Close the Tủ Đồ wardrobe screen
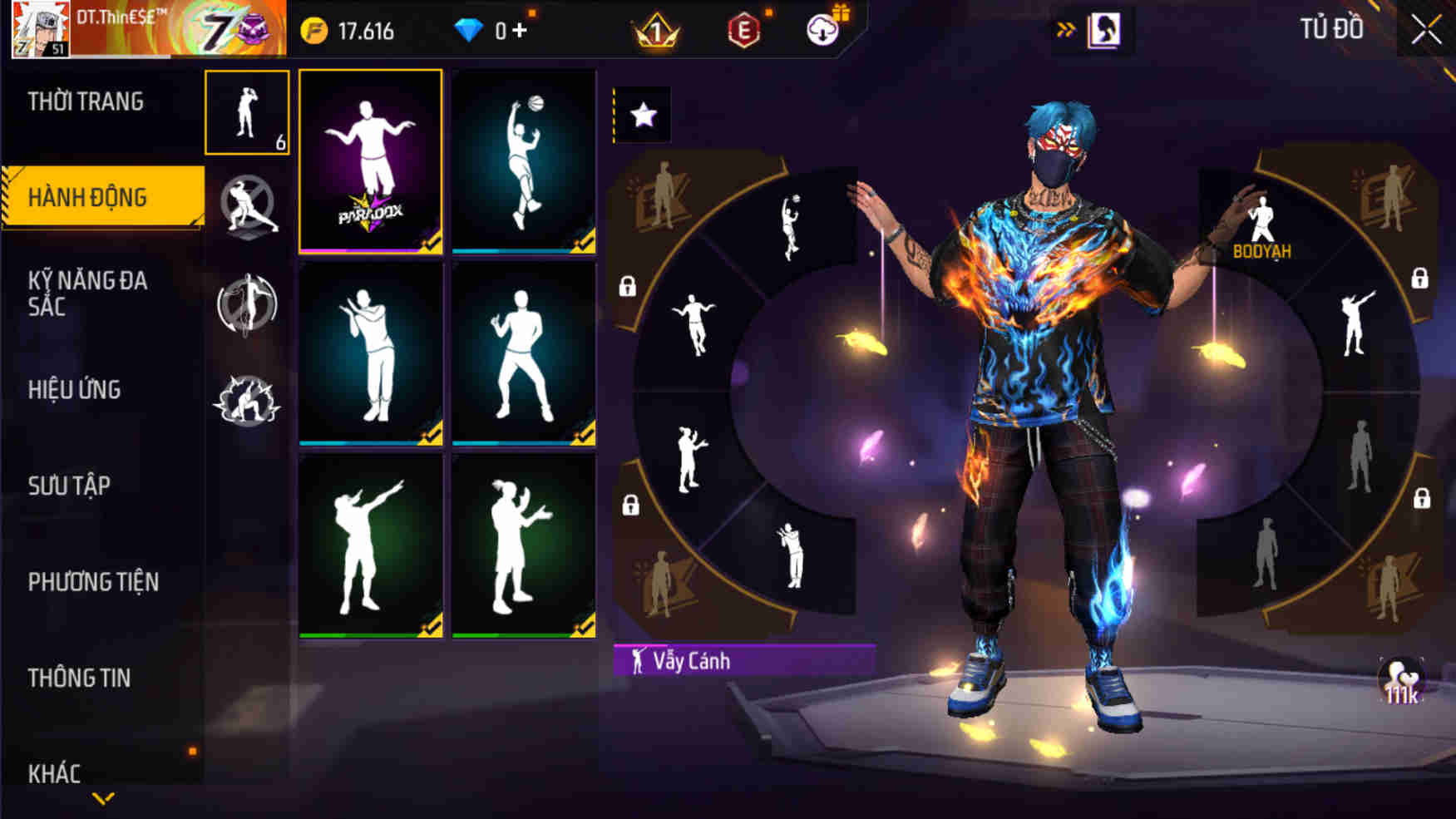The width and height of the screenshot is (1456, 819). 1426,30
